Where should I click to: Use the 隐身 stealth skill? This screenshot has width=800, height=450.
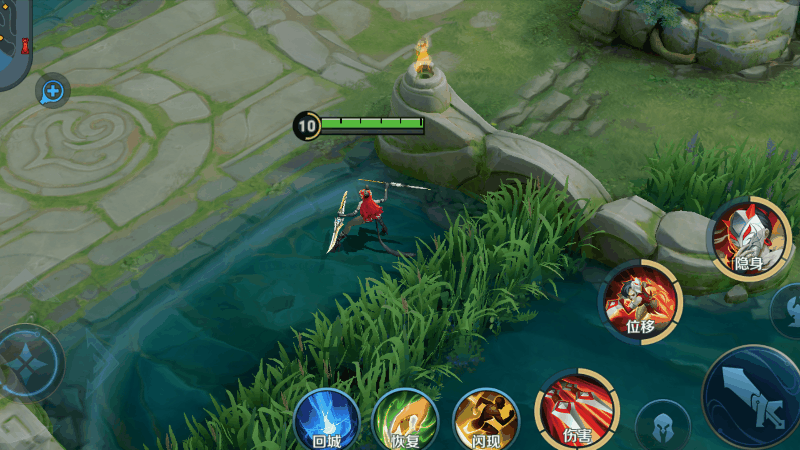pos(749,238)
